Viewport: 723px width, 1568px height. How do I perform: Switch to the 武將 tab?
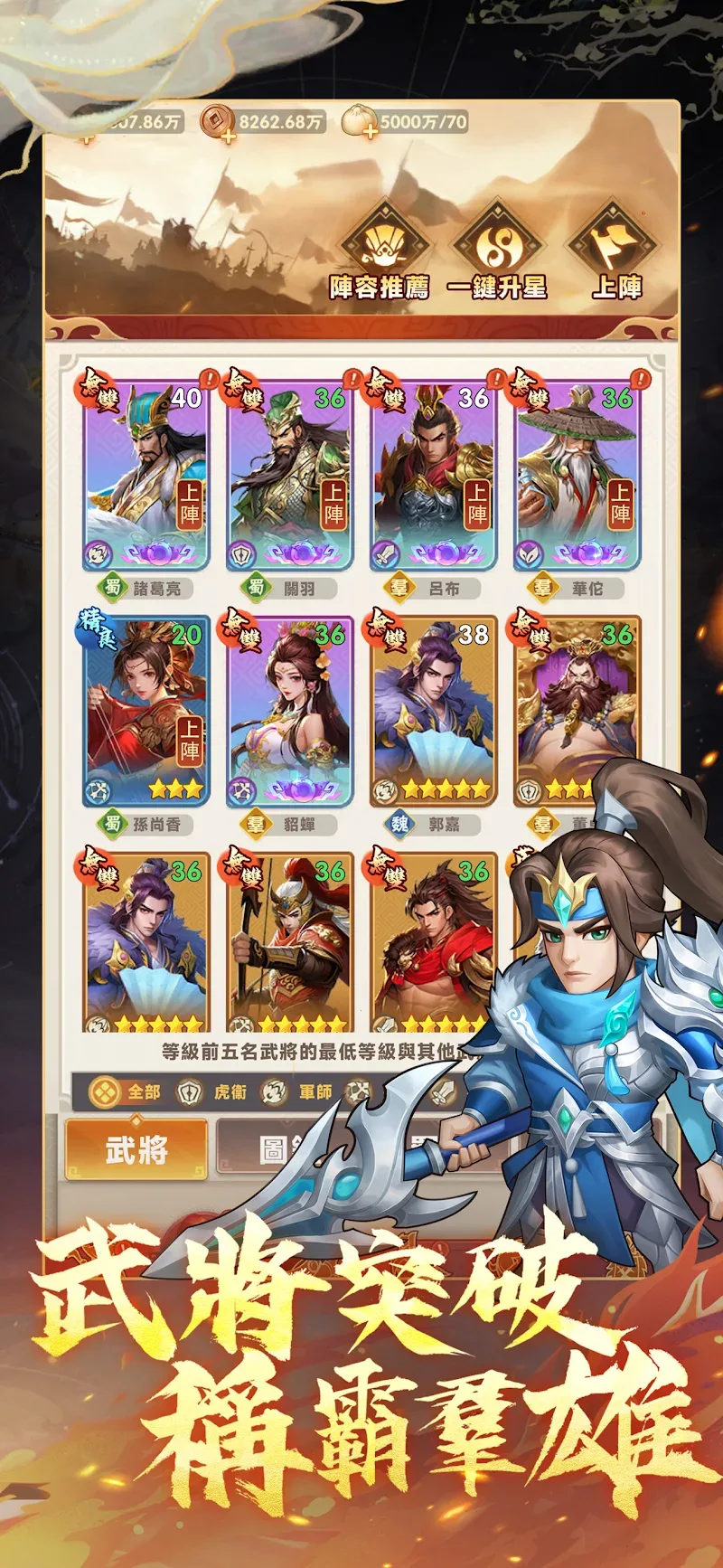pyautogui.click(x=136, y=1150)
